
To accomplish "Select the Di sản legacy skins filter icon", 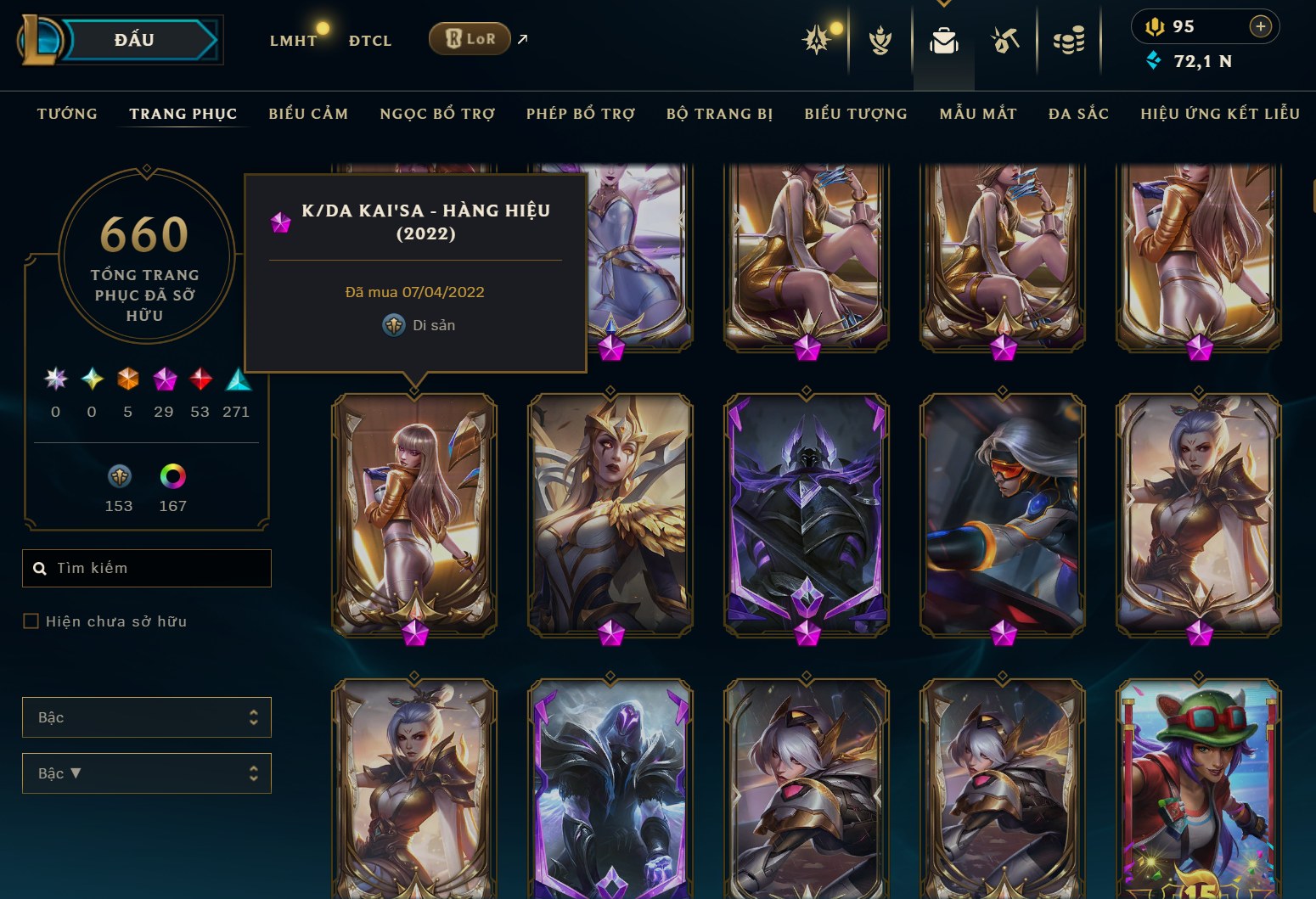I will (x=119, y=476).
